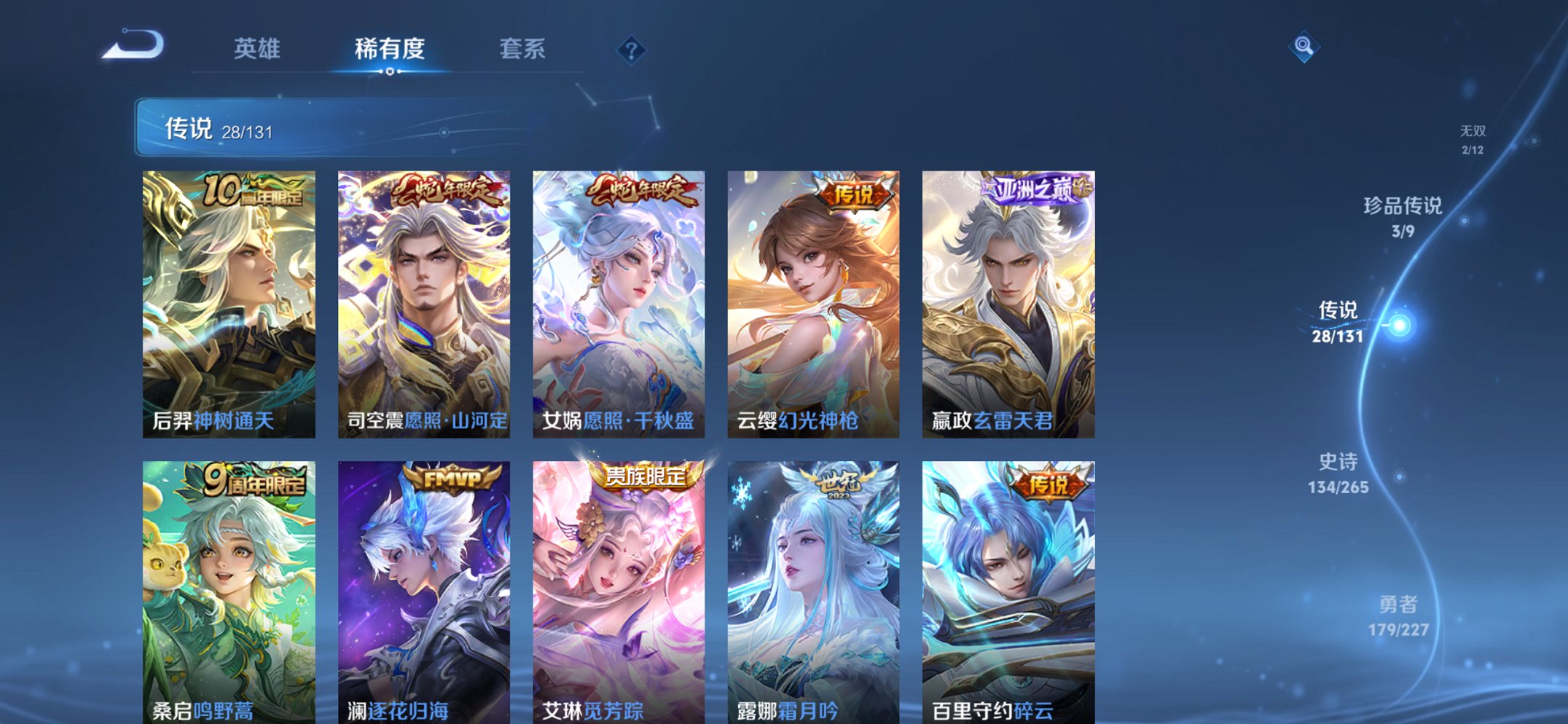This screenshot has width=1568, height=724.
Task: Switch to the 套系 tab
Action: pos(522,49)
